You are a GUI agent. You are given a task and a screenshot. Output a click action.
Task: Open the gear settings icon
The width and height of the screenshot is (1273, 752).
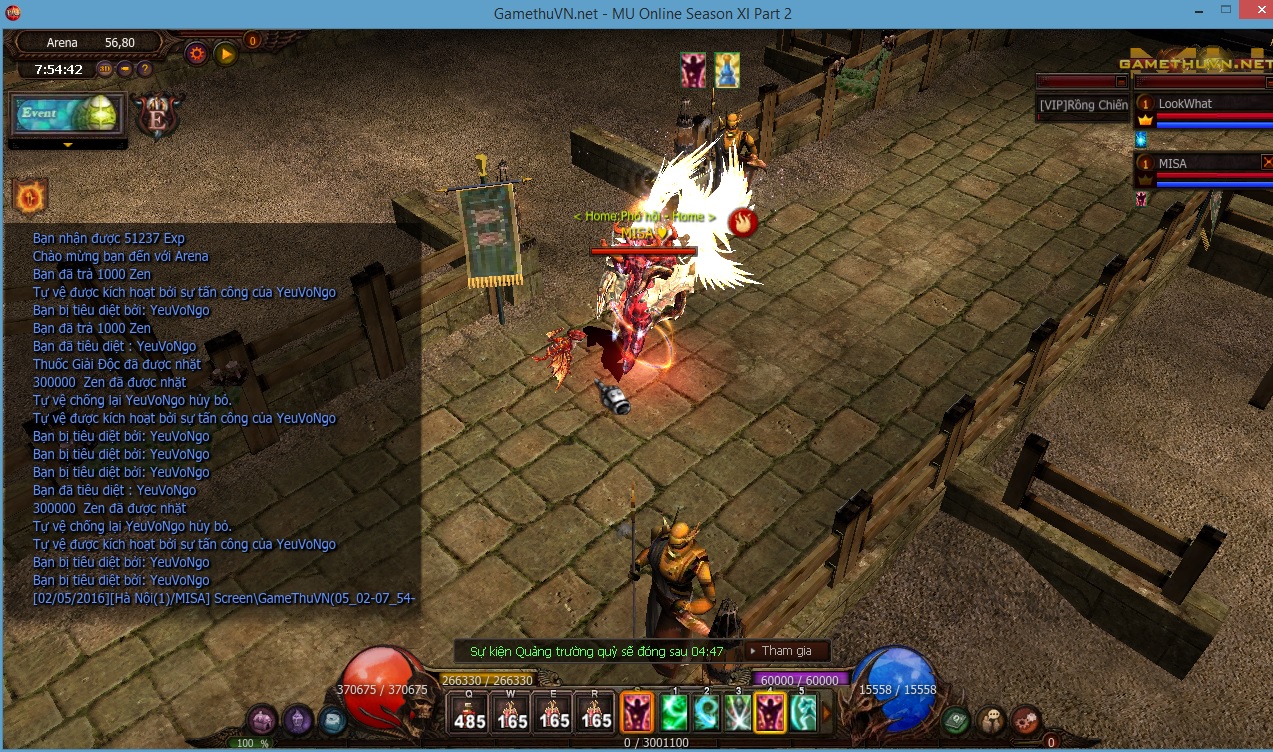click(x=196, y=53)
